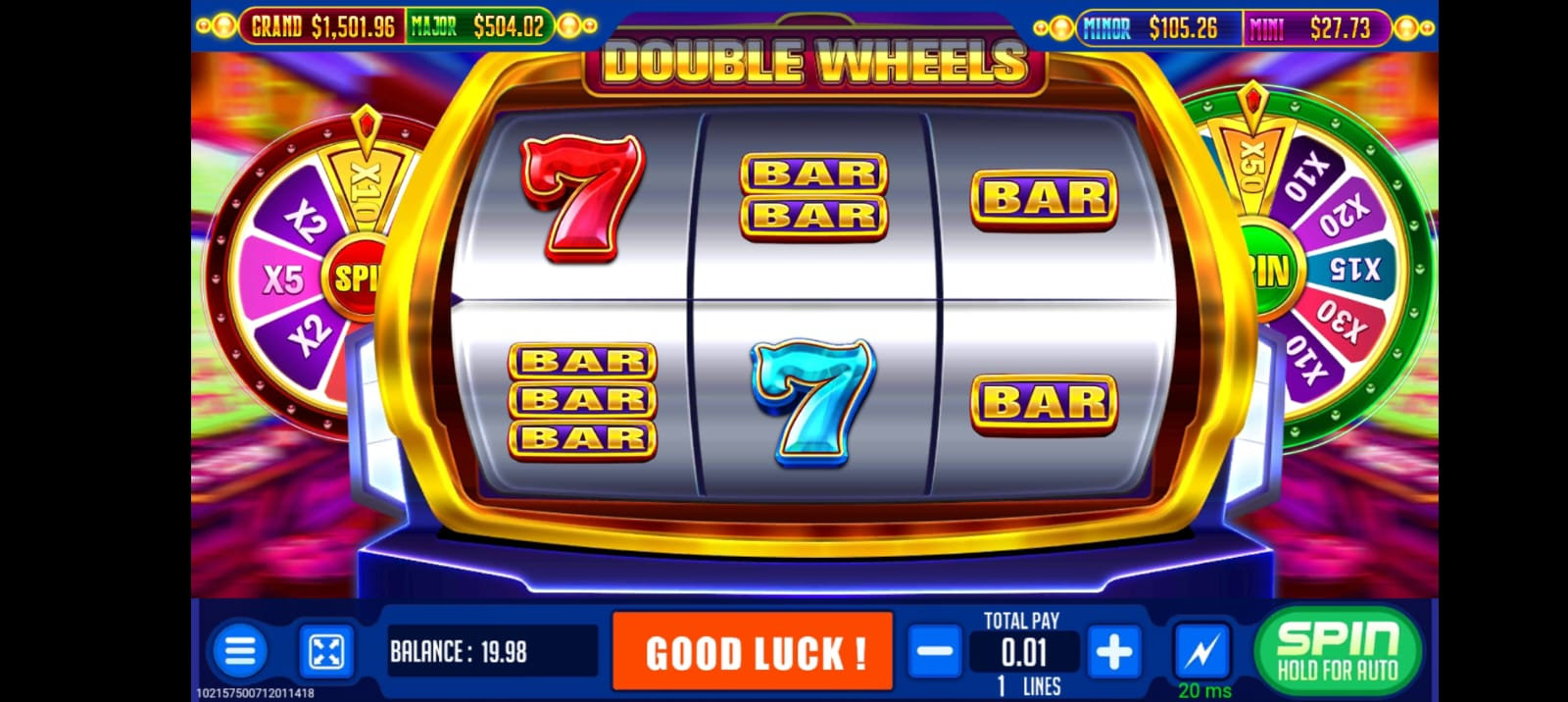Decrease bet with the minus button
The width and height of the screenshot is (1568, 702).
tap(935, 651)
